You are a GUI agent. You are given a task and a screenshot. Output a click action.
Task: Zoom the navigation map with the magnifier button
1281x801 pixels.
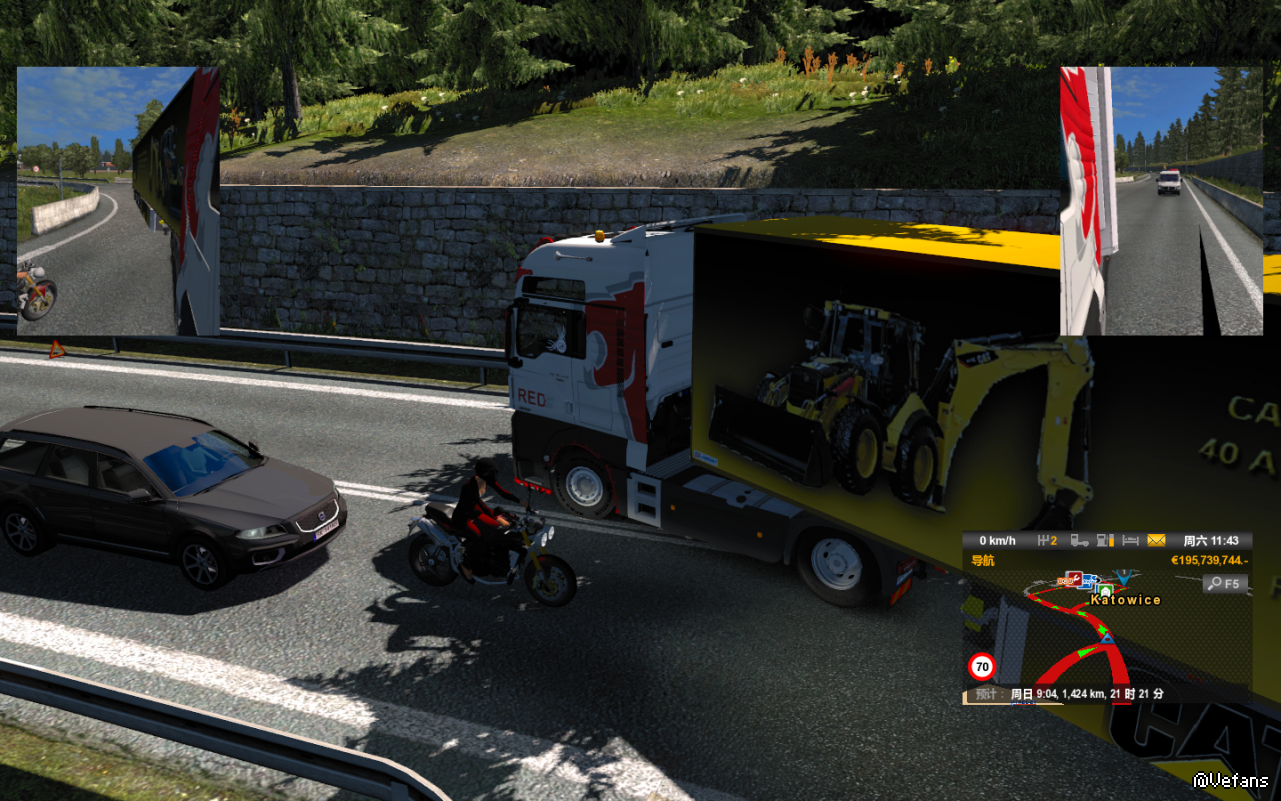tap(1225, 584)
